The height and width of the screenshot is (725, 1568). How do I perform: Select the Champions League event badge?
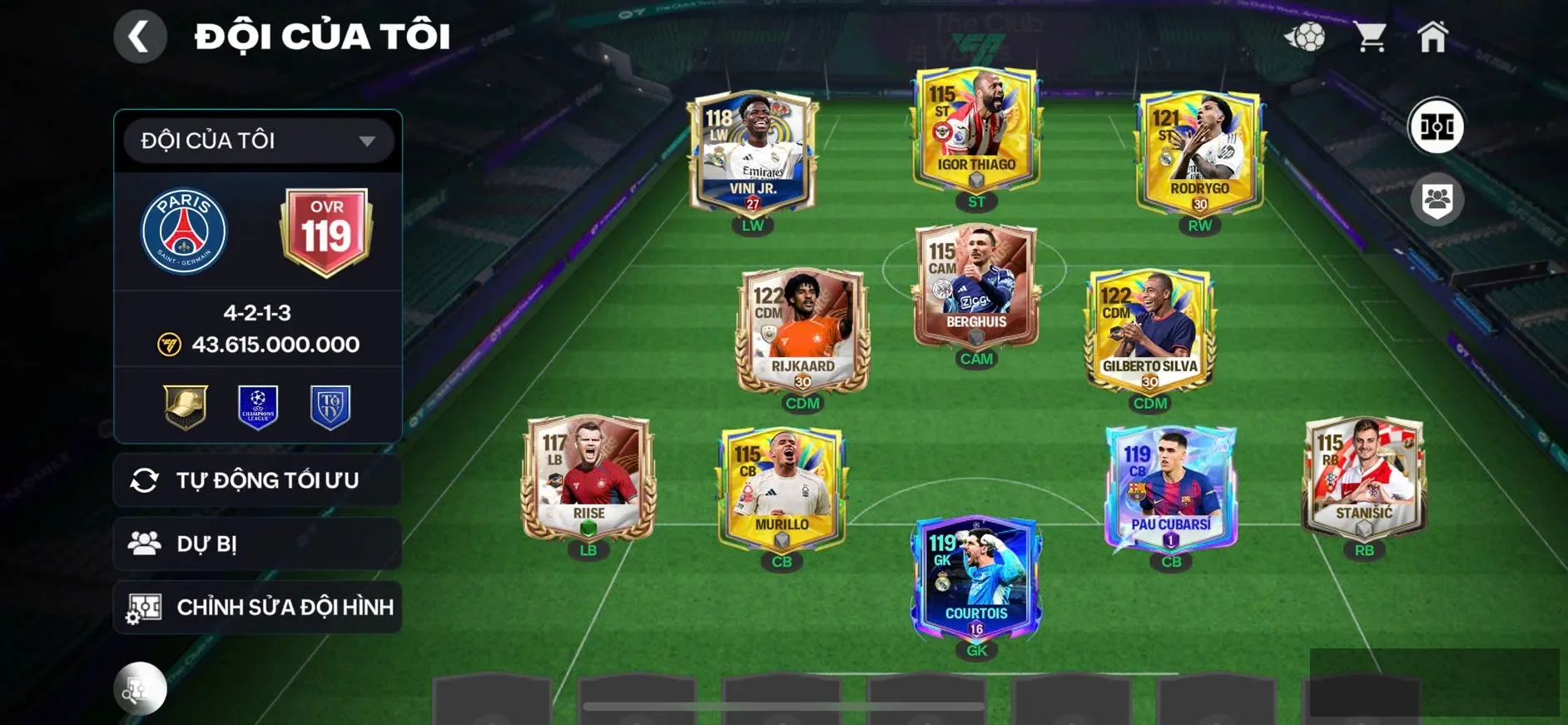(258, 407)
